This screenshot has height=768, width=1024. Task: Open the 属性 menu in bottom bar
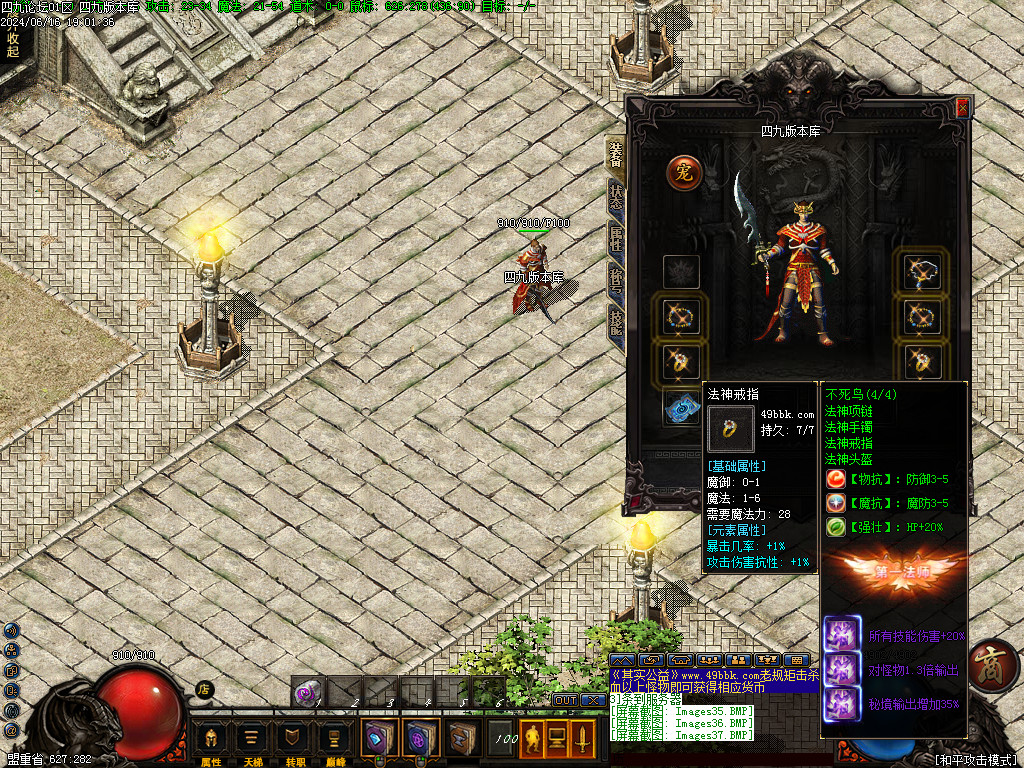pyautogui.click(x=211, y=740)
